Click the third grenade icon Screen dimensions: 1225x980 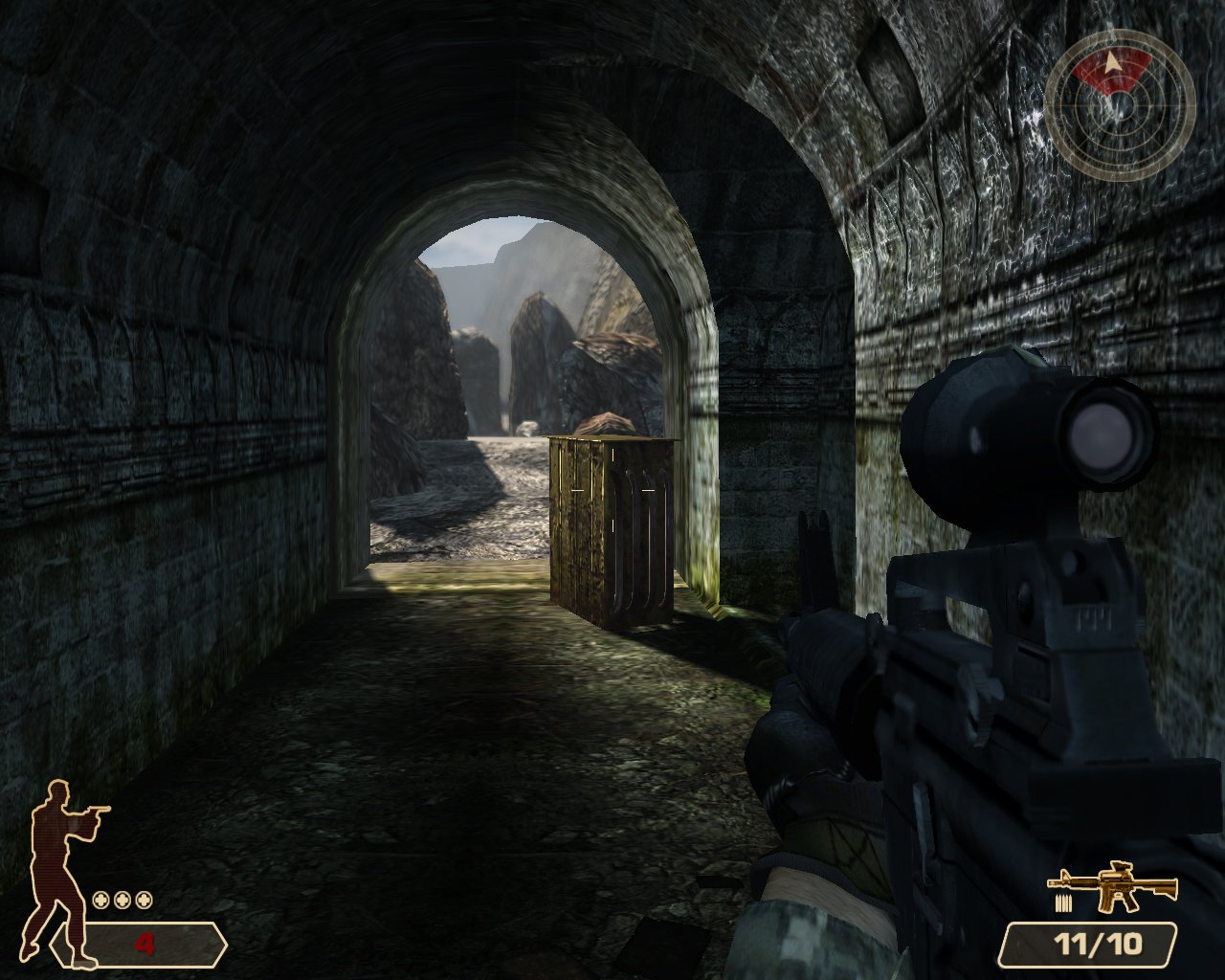click(144, 899)
